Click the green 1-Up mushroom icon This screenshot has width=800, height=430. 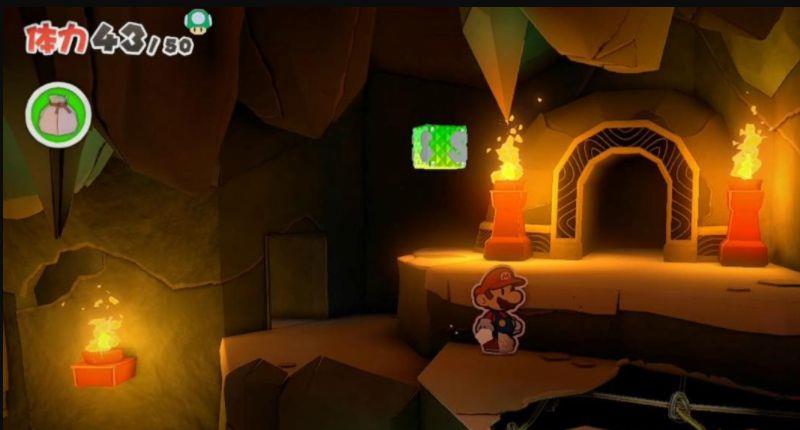tap(197, 20)
